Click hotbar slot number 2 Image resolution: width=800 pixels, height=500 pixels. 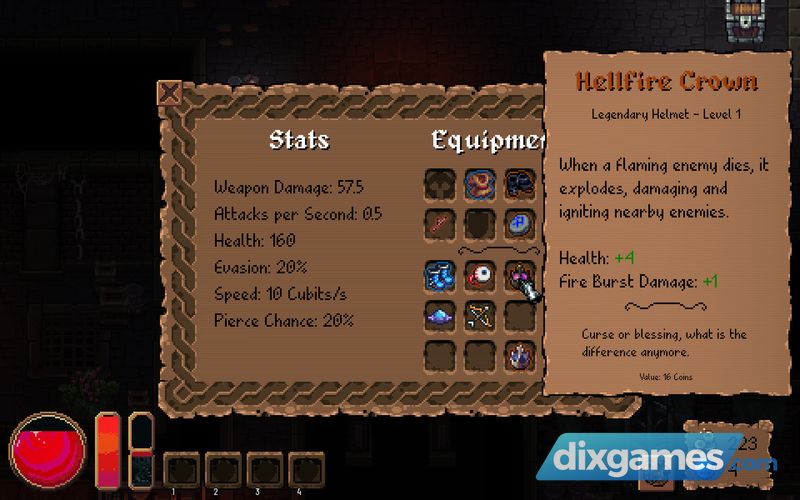tap(222, 471)
